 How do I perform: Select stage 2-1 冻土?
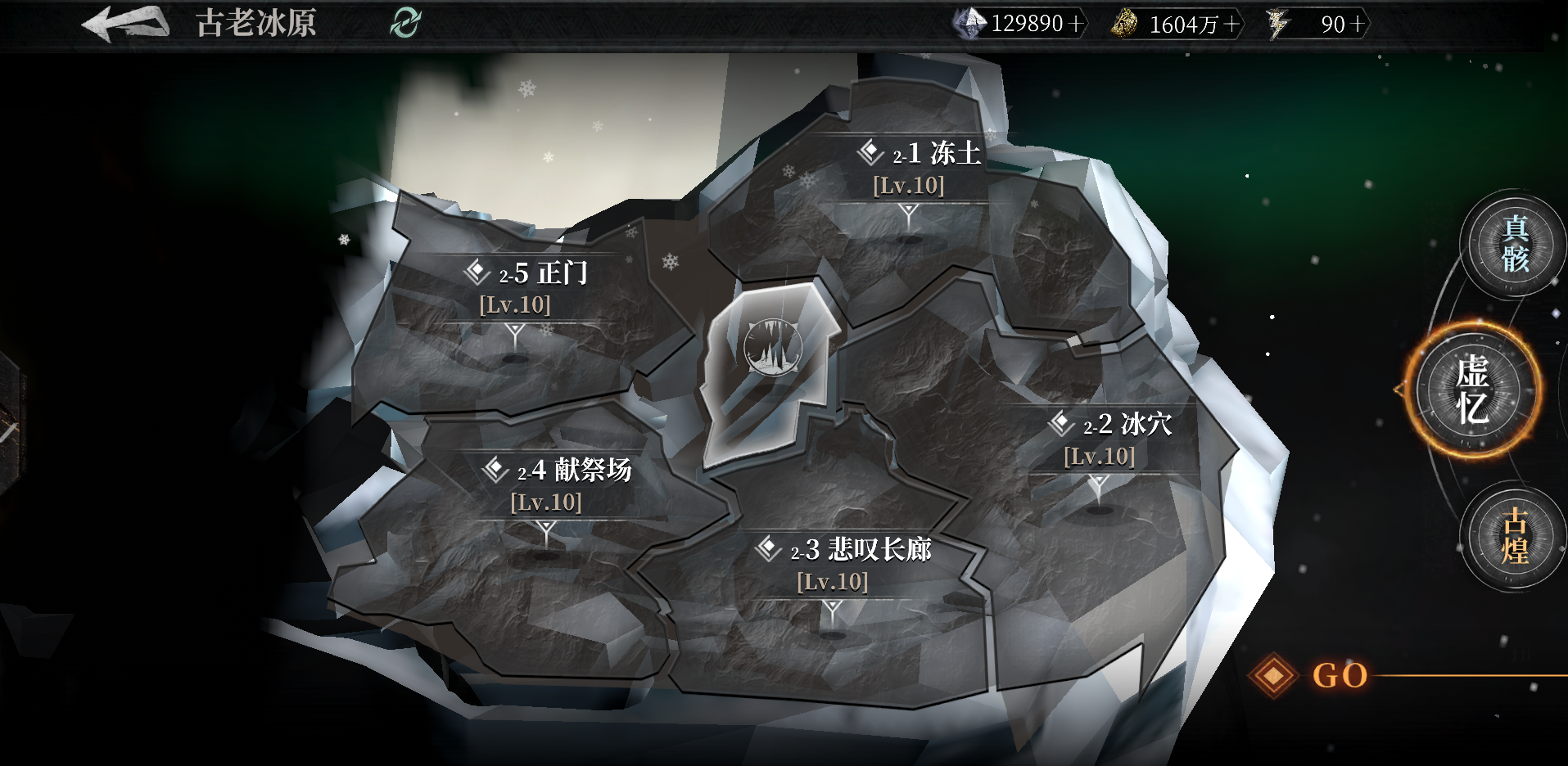919,168
